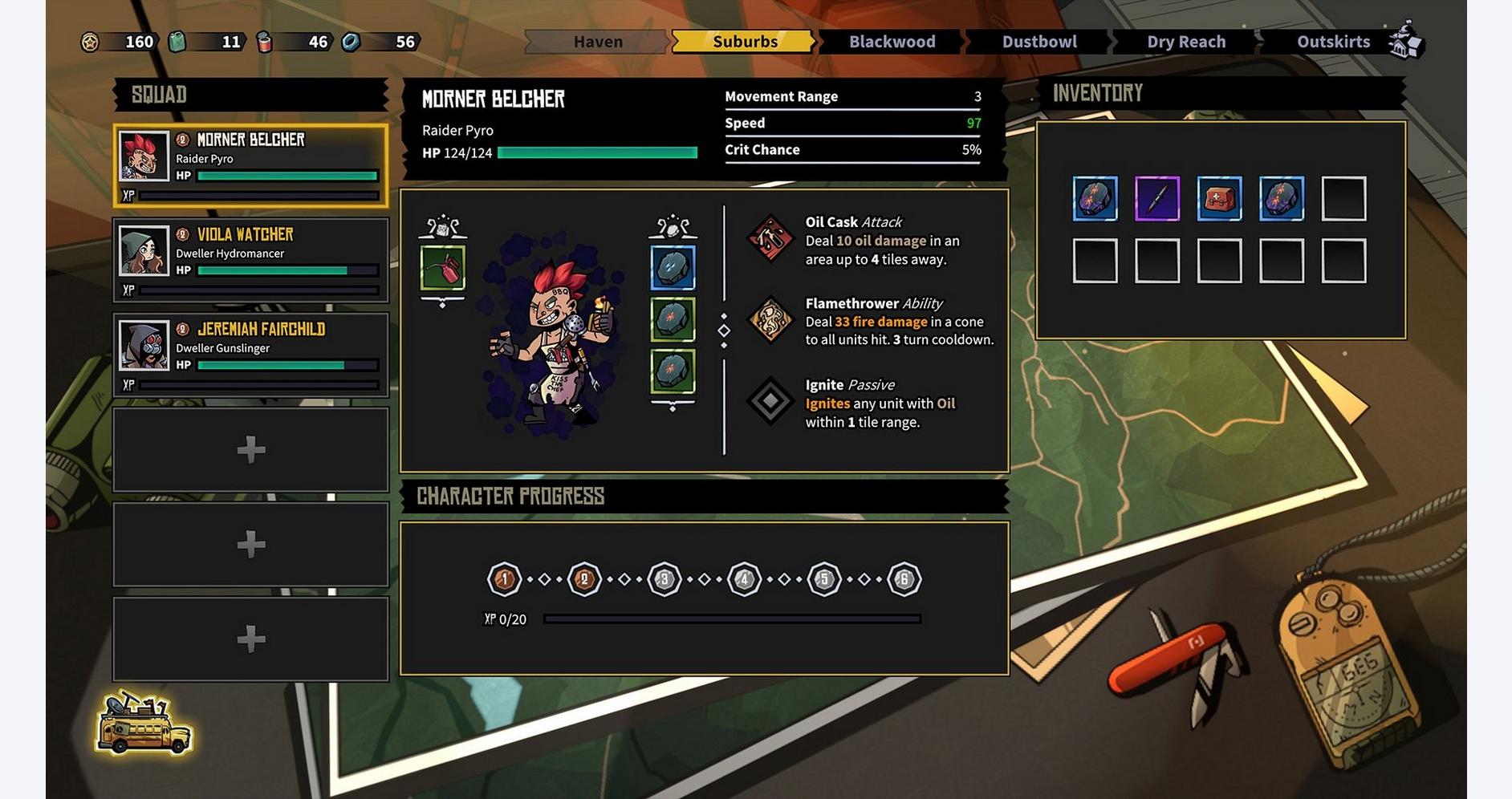The image size is (1512, 799).
Task: Open the Blackwood tab
Action: coord(892,42)
